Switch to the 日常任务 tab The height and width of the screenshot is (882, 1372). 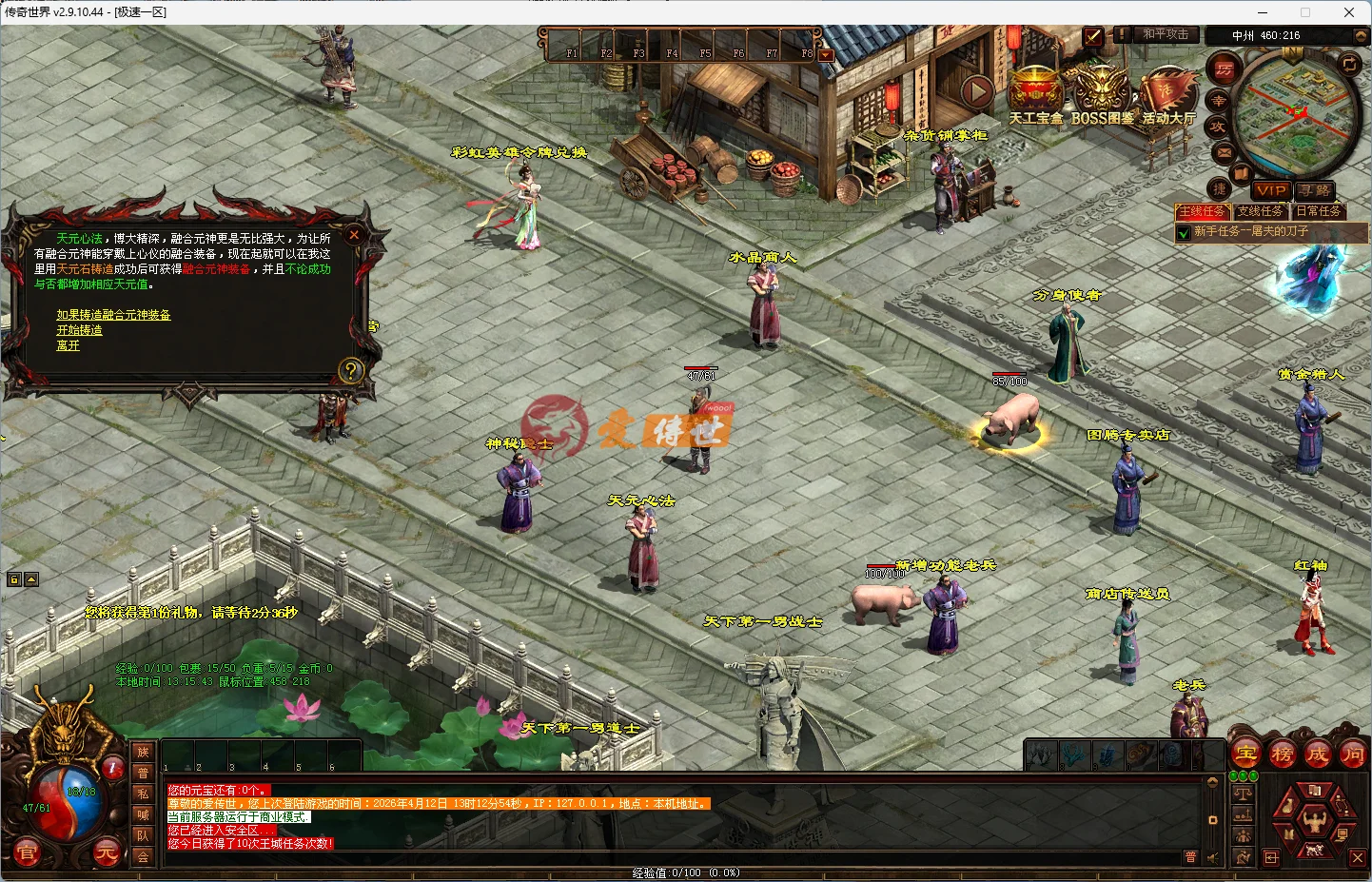tap(1320, 210)
